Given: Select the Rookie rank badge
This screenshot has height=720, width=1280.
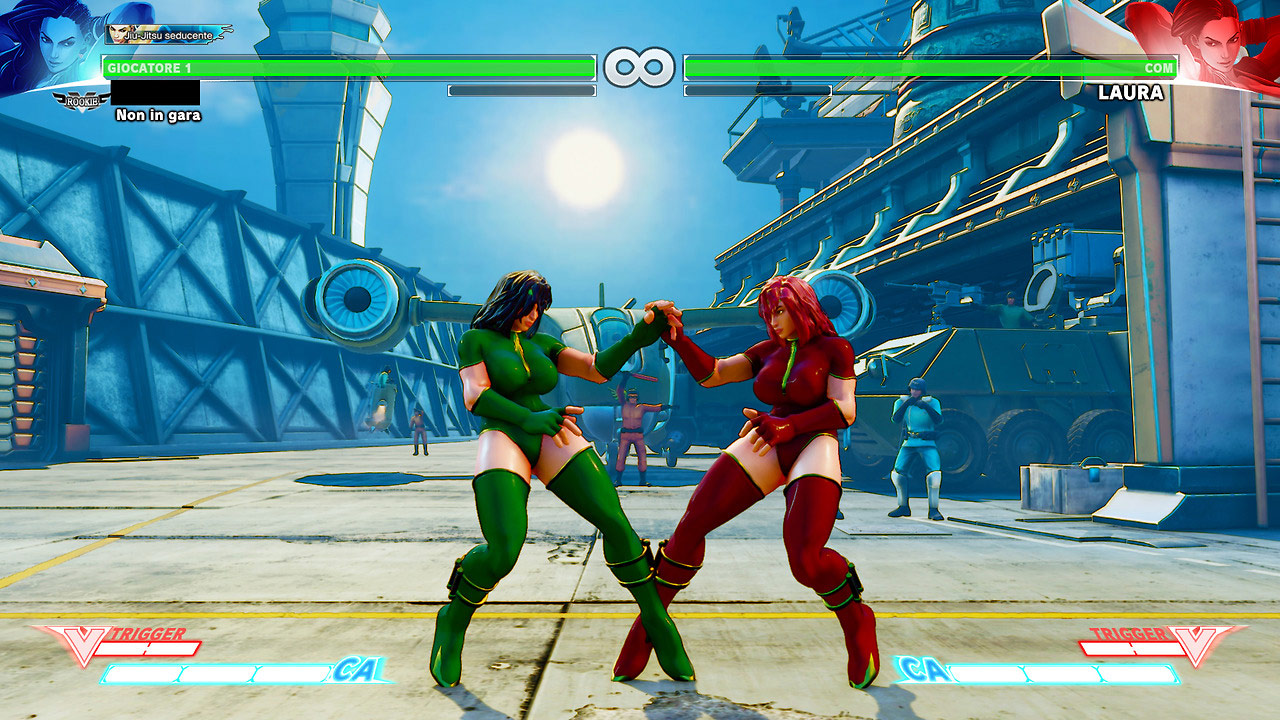Looking at the screenshot, I should click(x=81, y=100).
